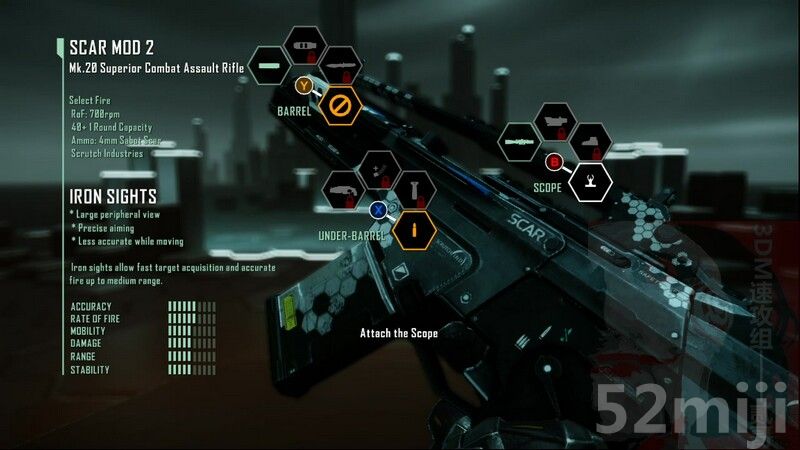Select the locked cylindrical muzzle barrel attachment
Screen dimensions: 800x450
(304, 45)
